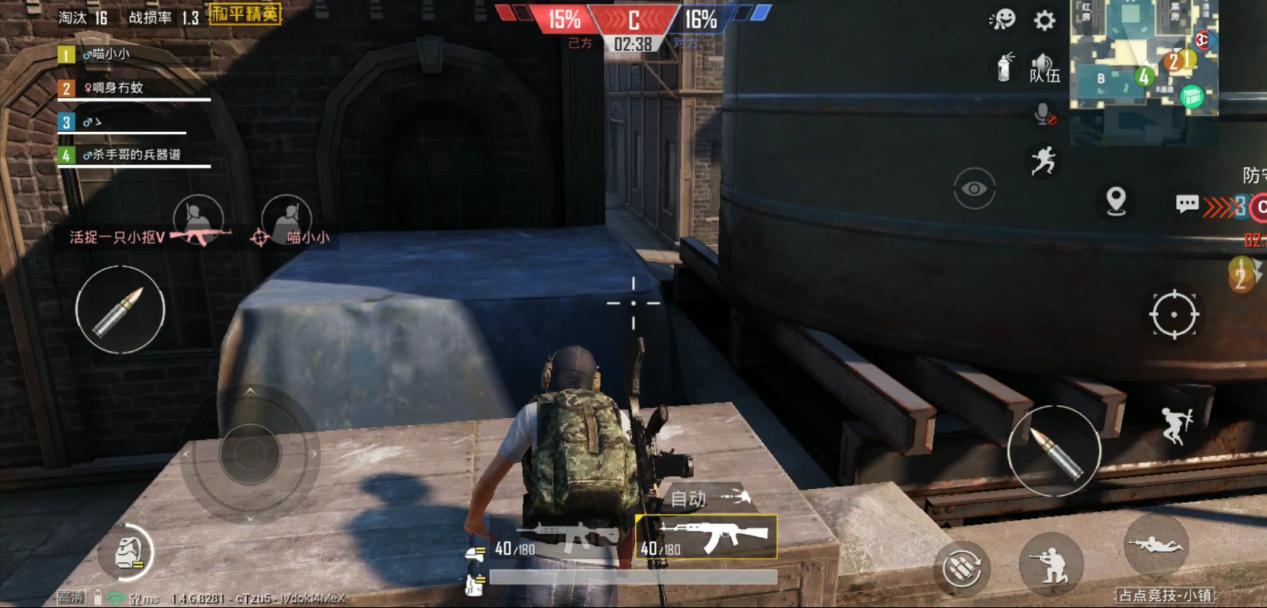Tap the jump button
Viewport: 1267px width, 608px height.
[1177, 425]
